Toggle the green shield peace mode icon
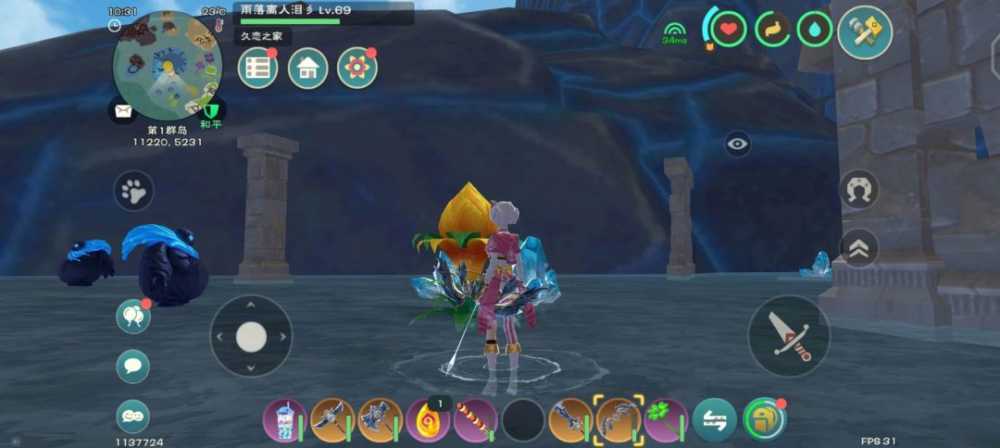 (211, 109)
